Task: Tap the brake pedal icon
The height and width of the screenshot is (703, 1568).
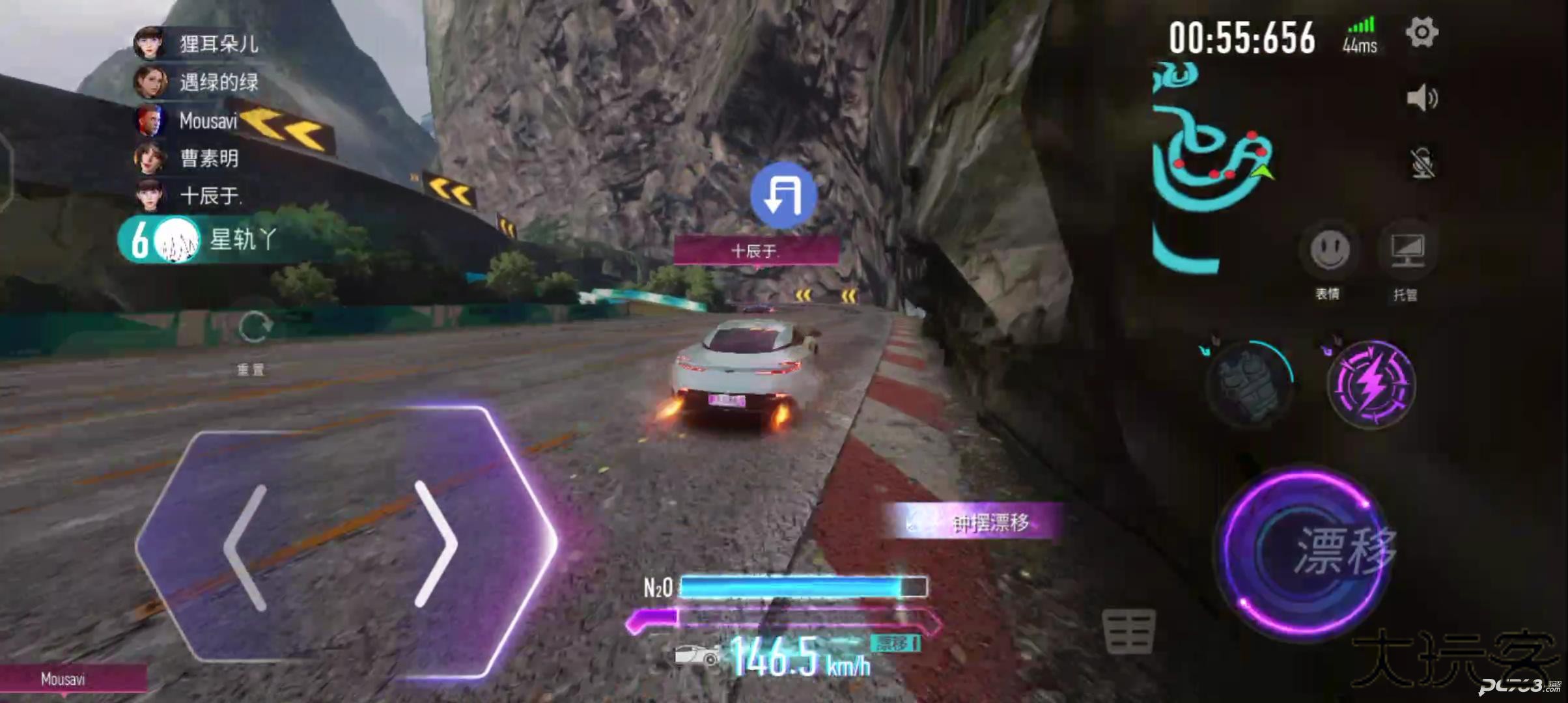Action: (x=1128, y=631)
